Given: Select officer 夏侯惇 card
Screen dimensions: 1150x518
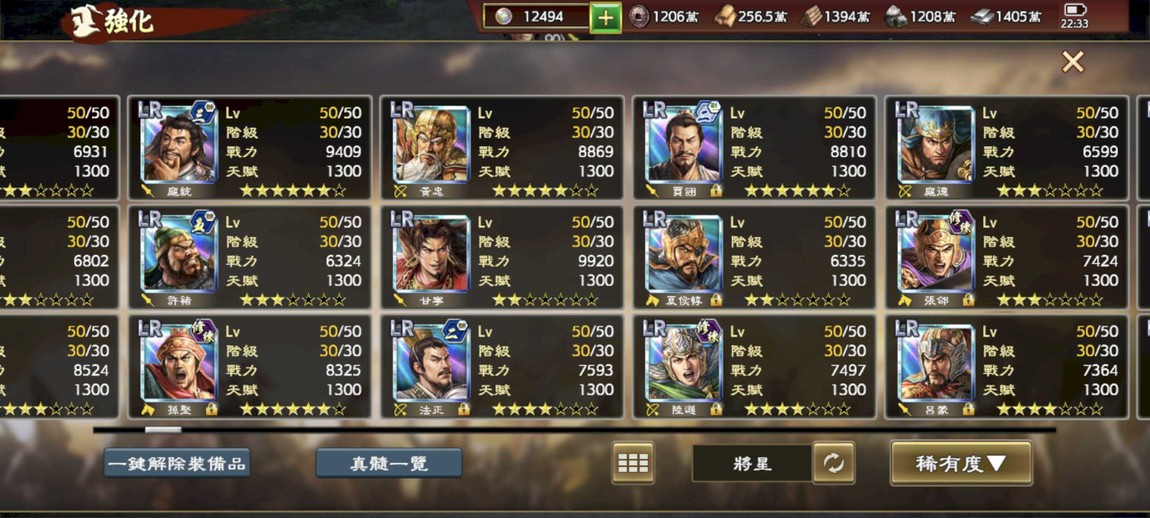Looking at the screenshot, I should (754, 257).
